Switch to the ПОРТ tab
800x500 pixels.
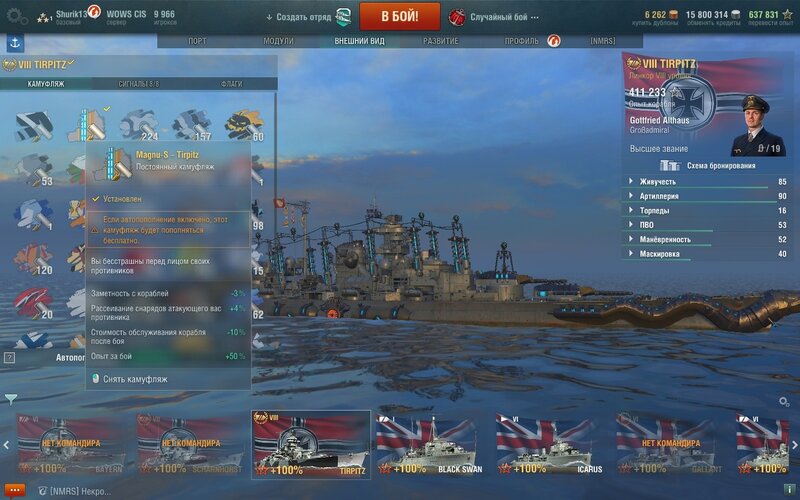tap(197, 41)
